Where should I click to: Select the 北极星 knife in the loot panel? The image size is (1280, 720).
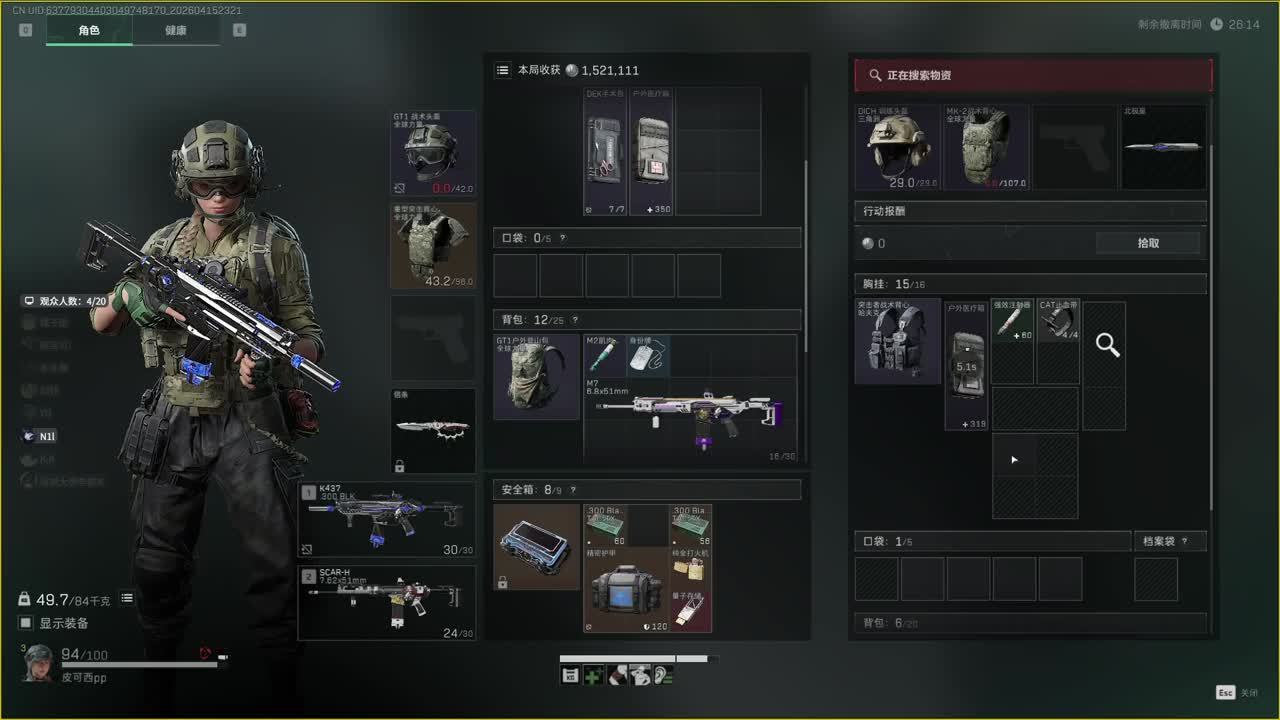coord(1163,148)
